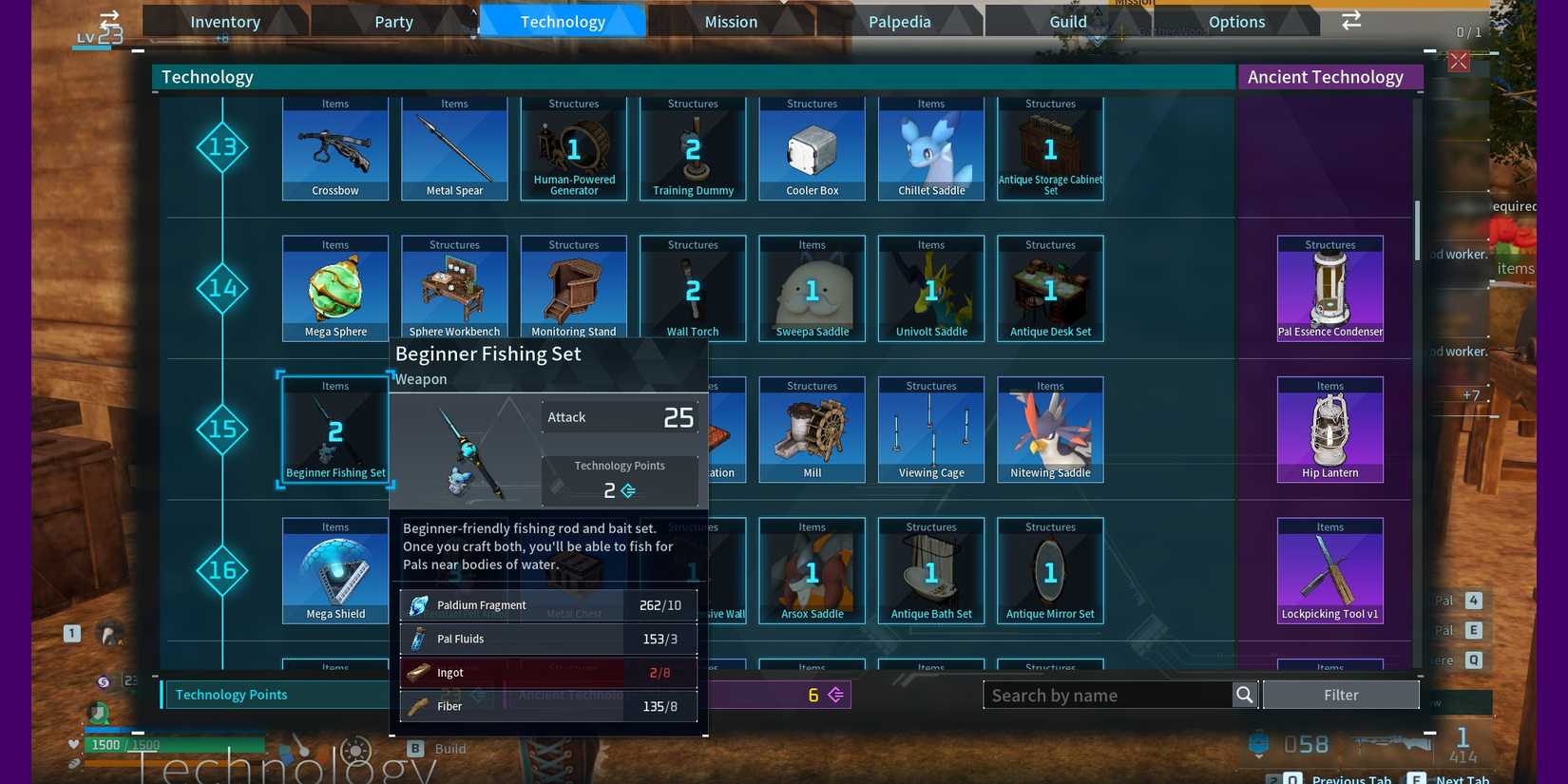1568x784 pixels.
Task: Open the Palpedia tab
Action: 899,21
